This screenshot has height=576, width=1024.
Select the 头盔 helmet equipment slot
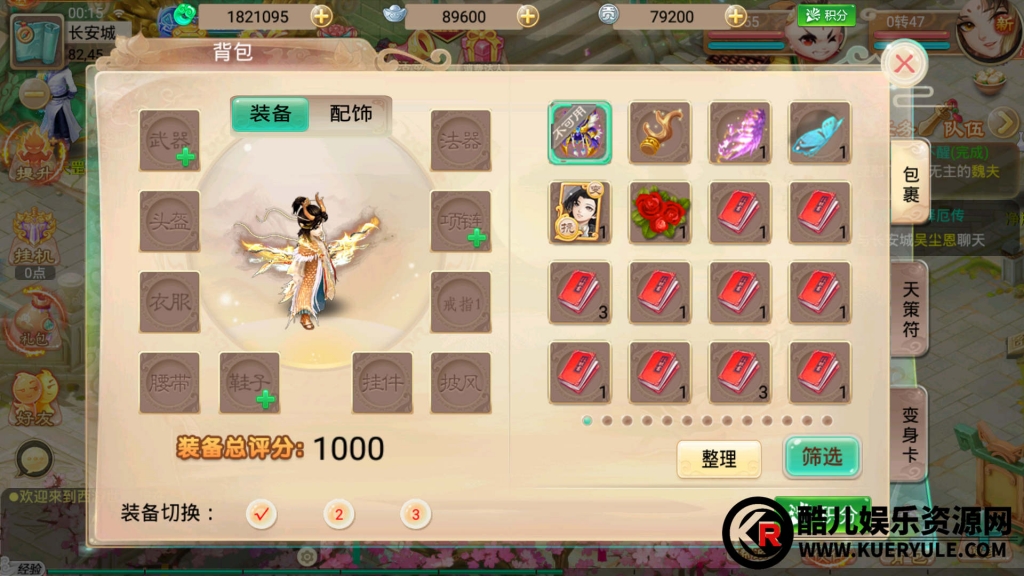pos(169,221)
